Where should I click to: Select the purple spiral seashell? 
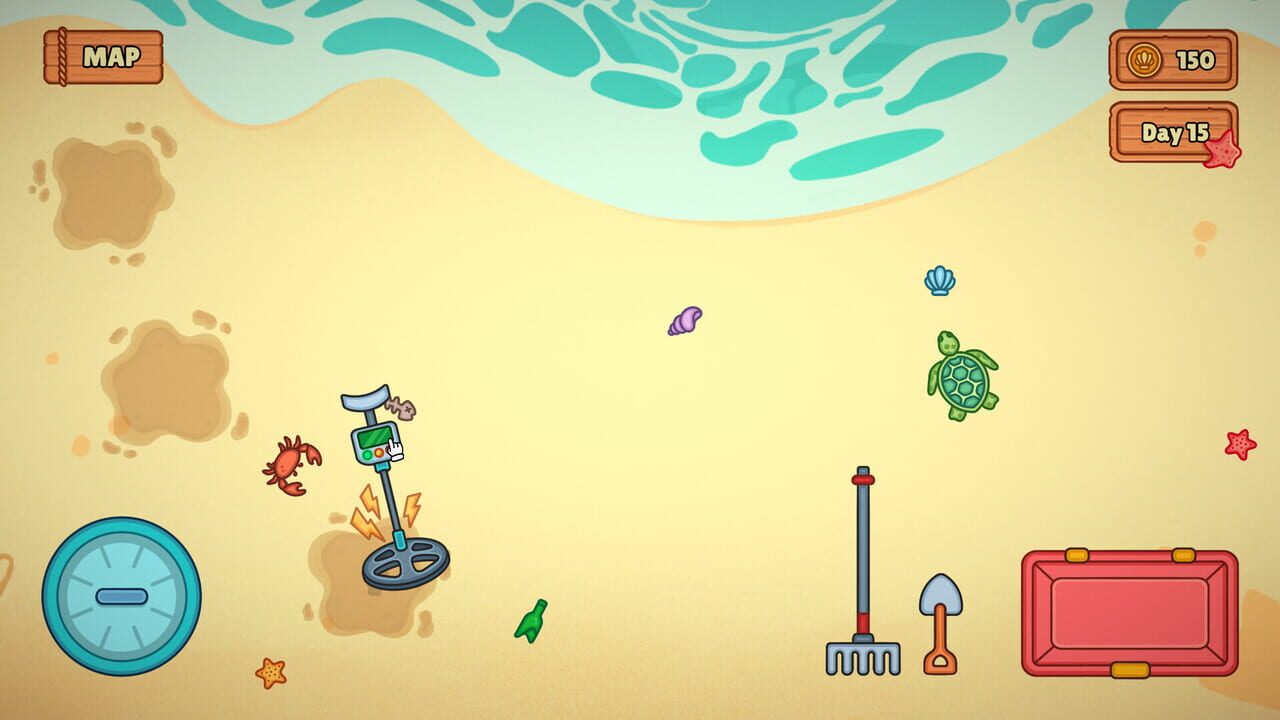(x=685, y=320)
